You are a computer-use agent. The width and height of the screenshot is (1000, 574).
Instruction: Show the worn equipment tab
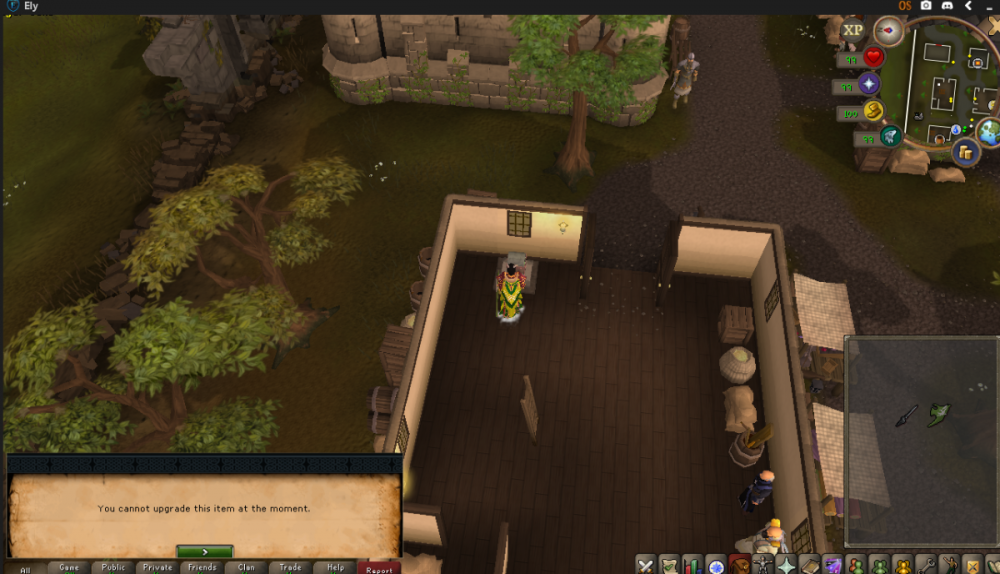764,566
